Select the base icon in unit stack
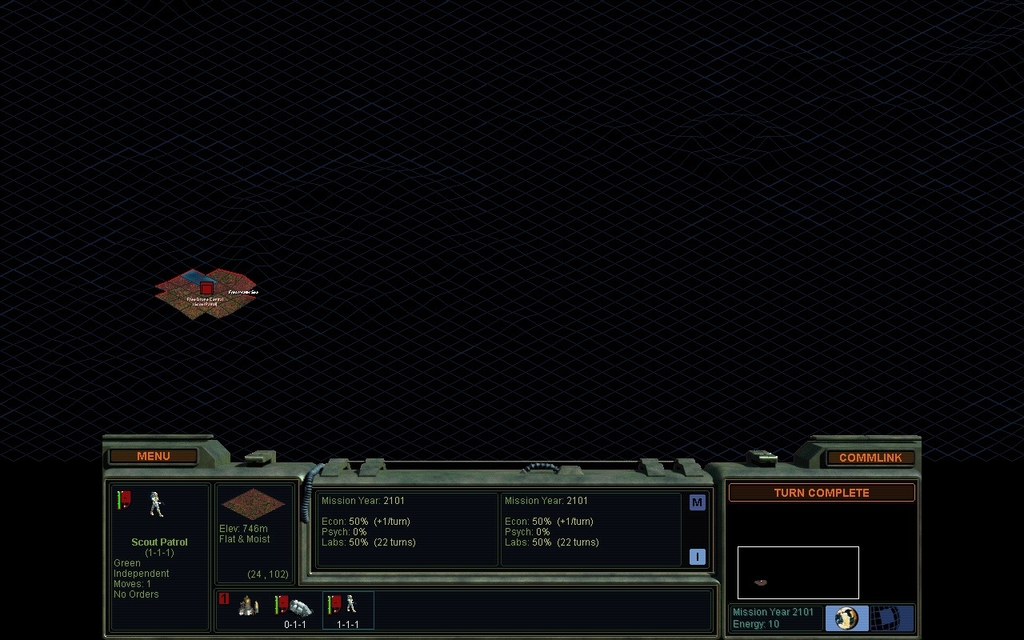 click(249, 606)
